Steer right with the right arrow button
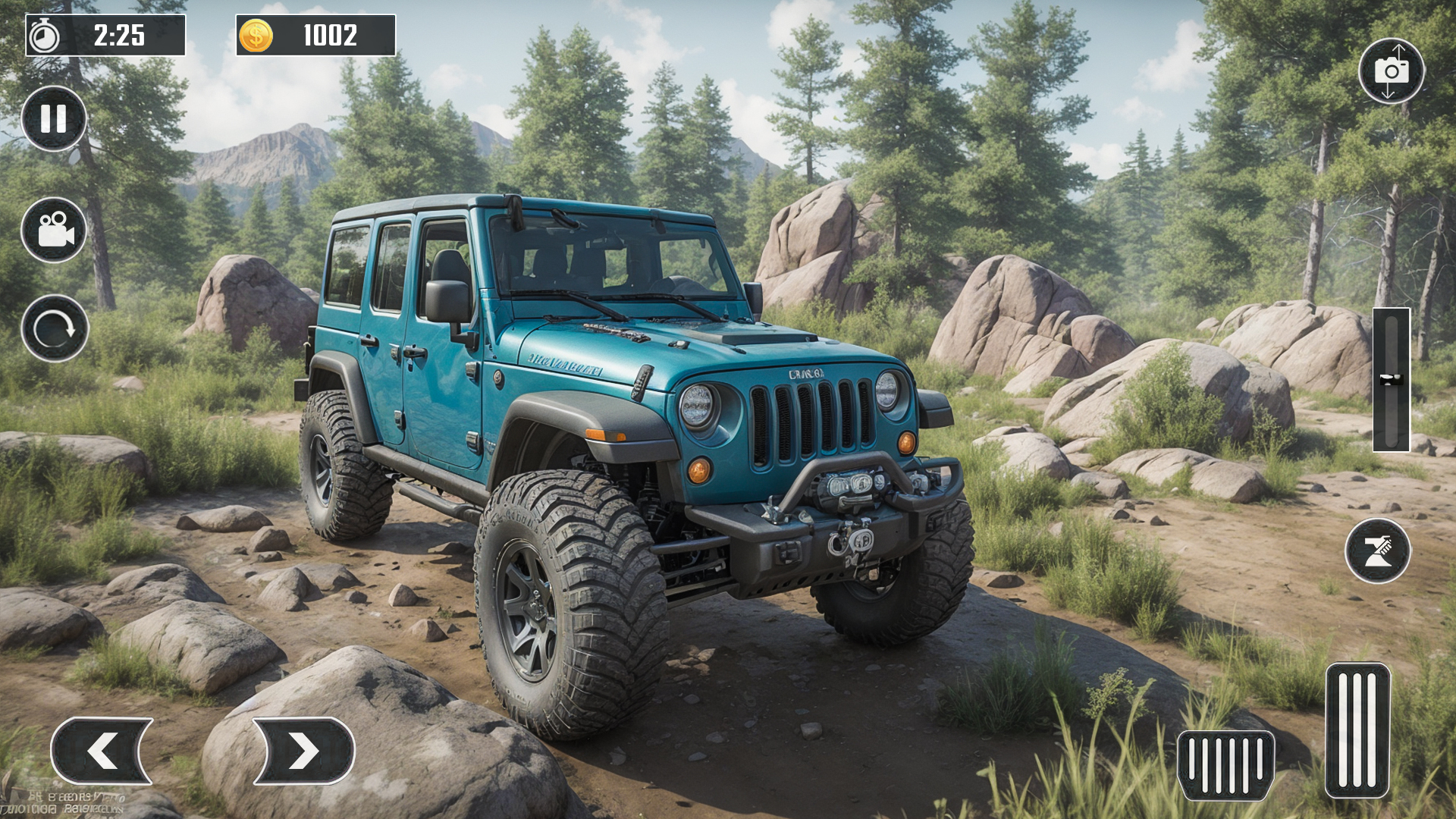This screenshot has width=1456, height=819. 303,751
